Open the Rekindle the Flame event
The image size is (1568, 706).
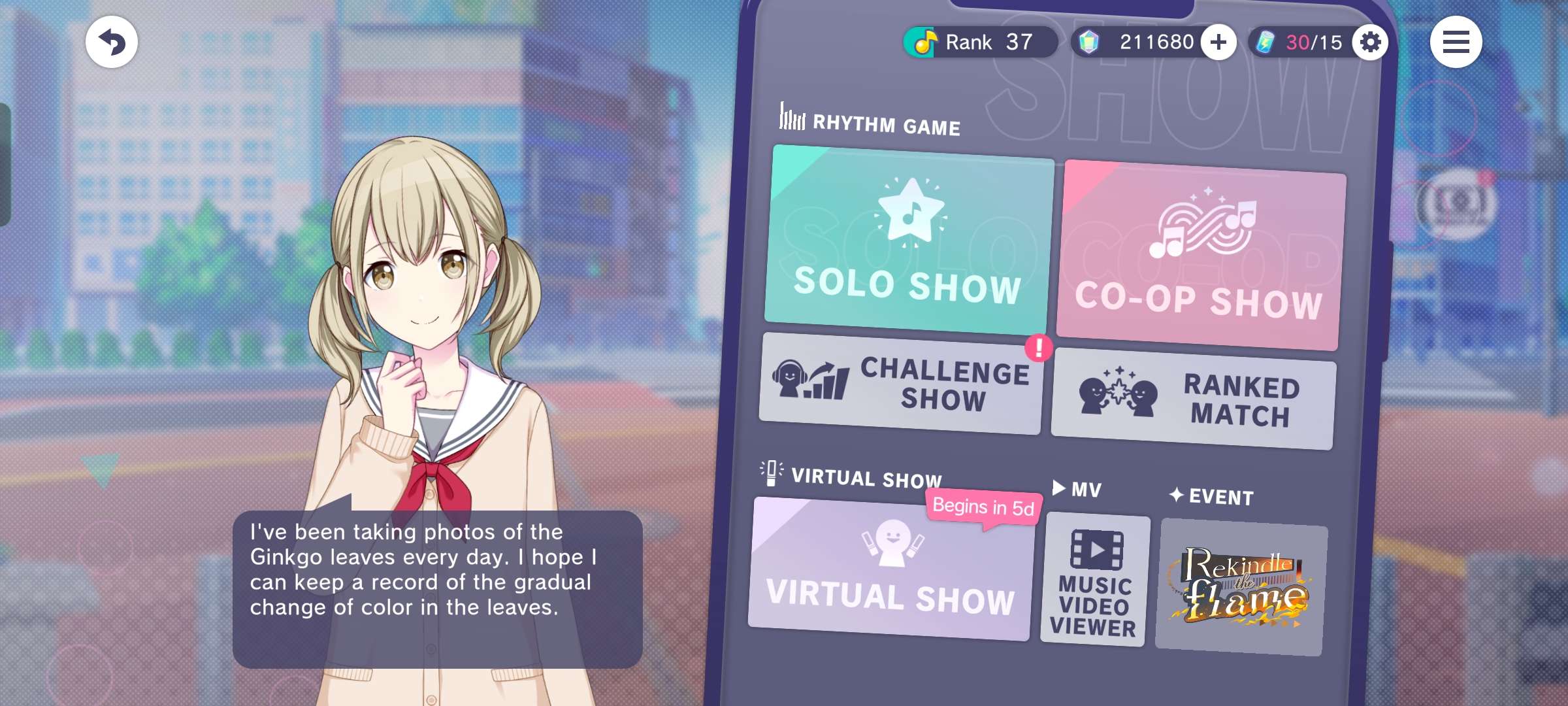1241,587
